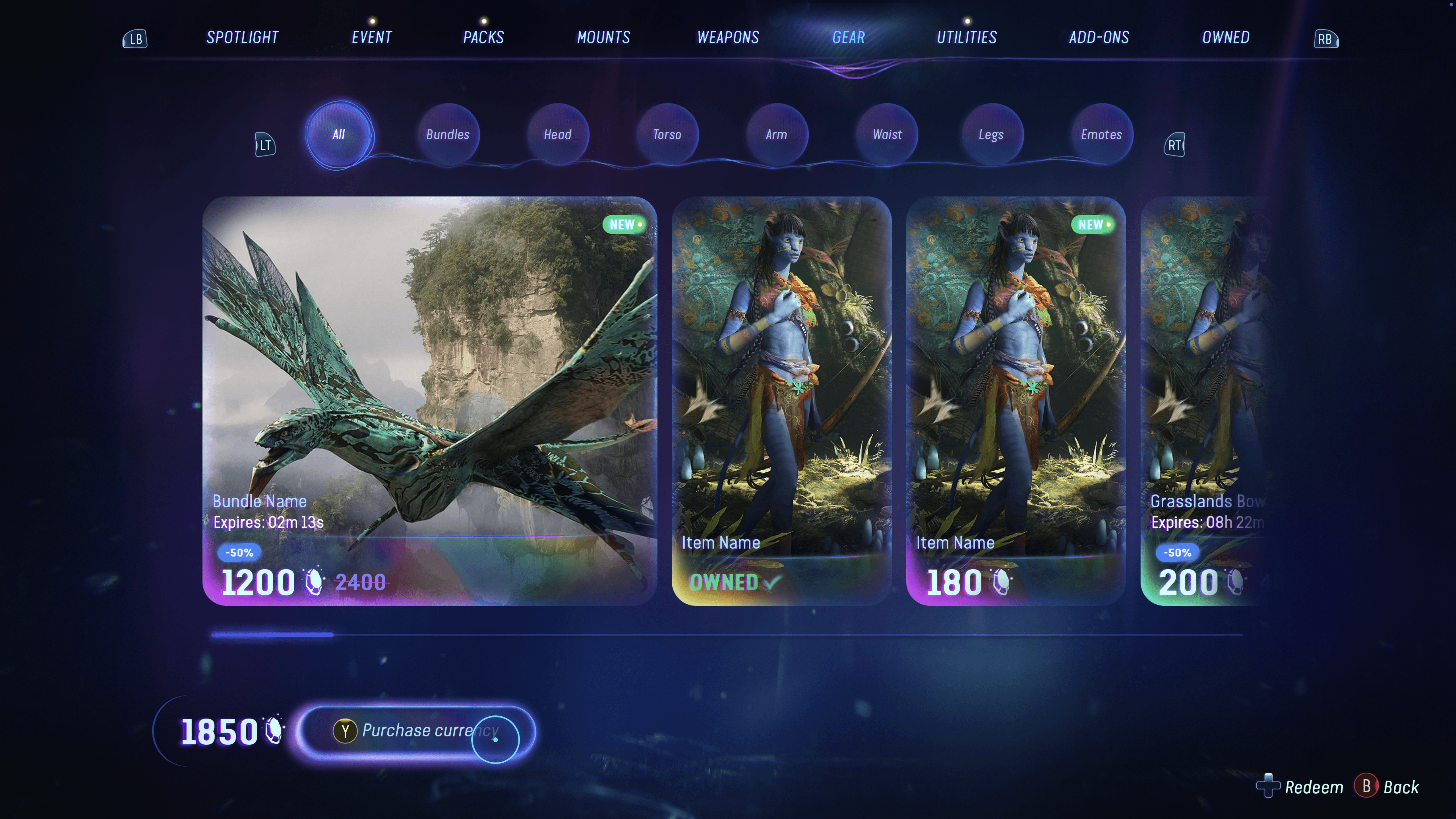The height and width of the screenshot is (819, 1456).
Task: Click the Purchase currency button
Action: click(x=416, y=731)
